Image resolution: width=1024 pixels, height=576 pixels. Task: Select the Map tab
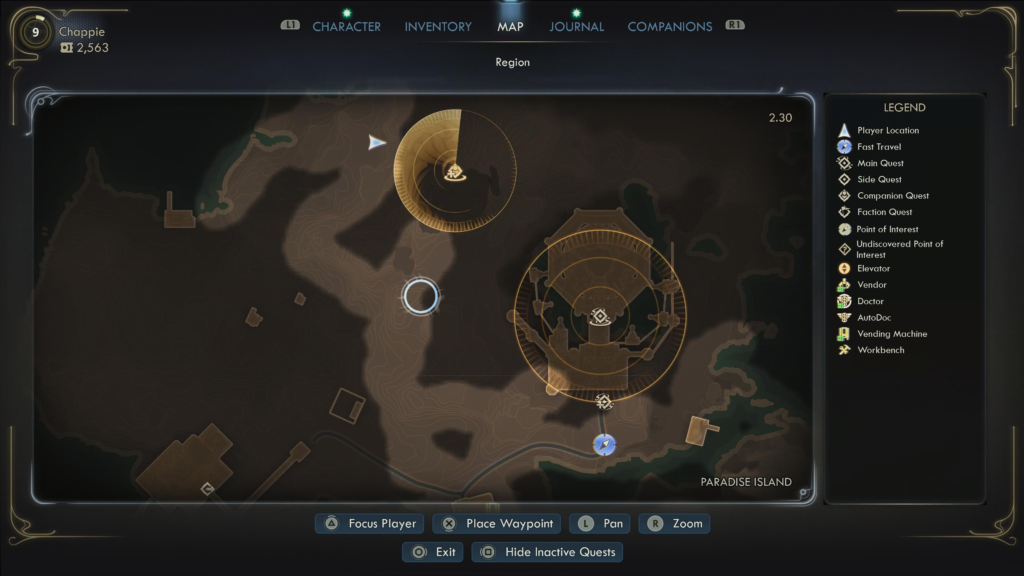tap(510, 27)
